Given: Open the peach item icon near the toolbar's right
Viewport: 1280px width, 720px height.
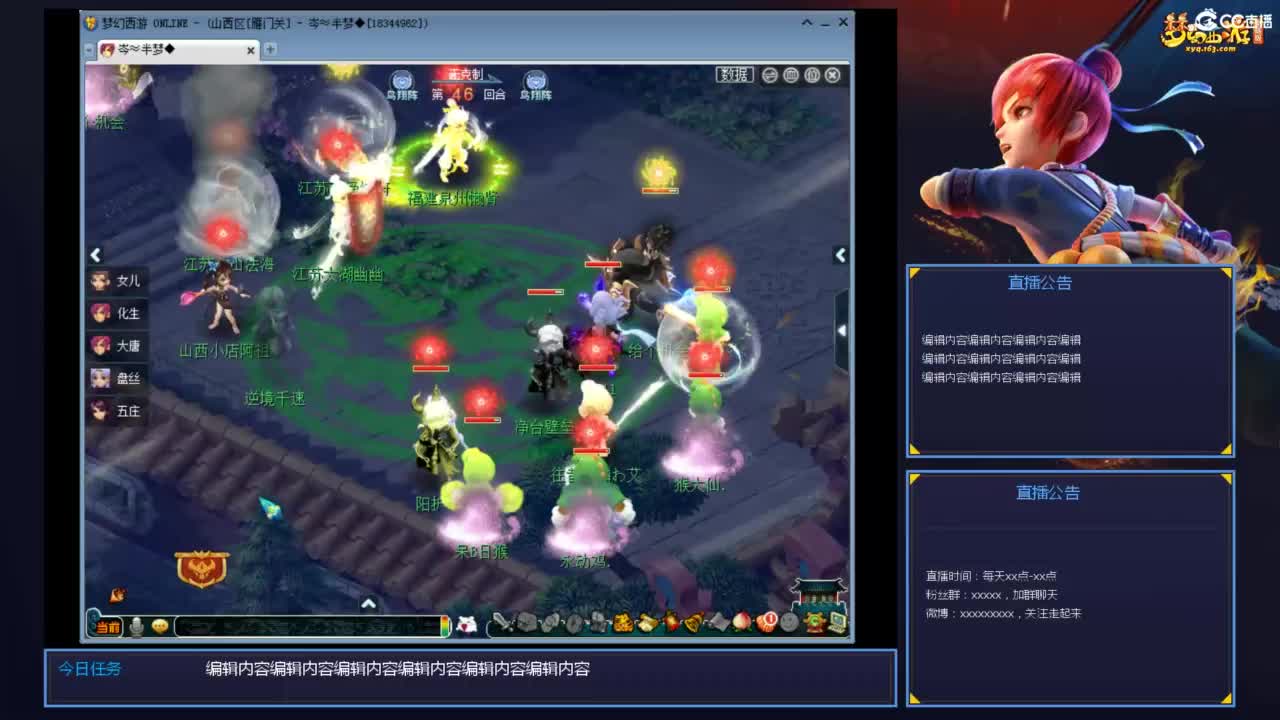Looking at the screenshot, I should tap(742, 622).
